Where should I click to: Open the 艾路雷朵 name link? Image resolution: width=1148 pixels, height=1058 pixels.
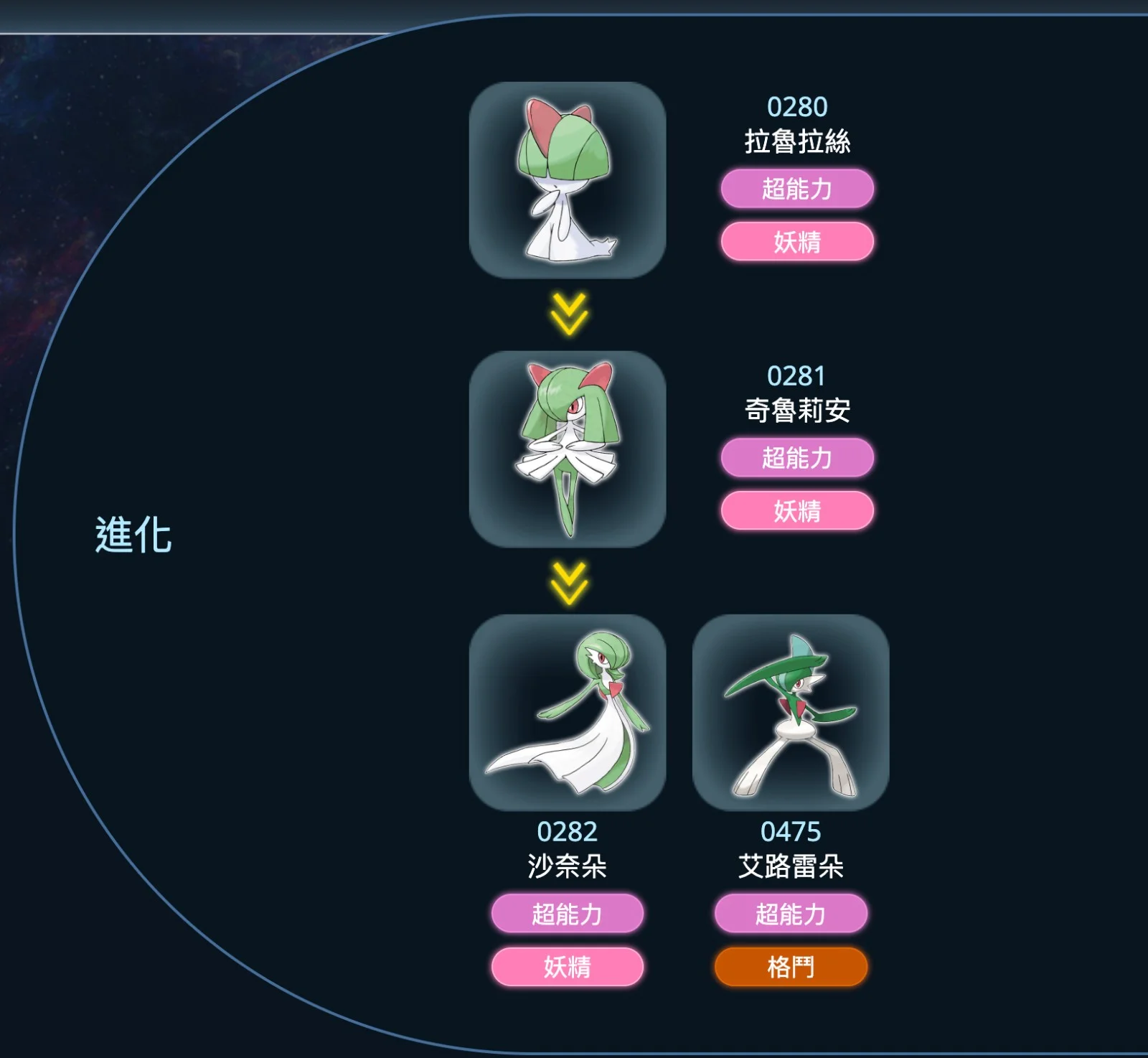click(x=791, y=866)
